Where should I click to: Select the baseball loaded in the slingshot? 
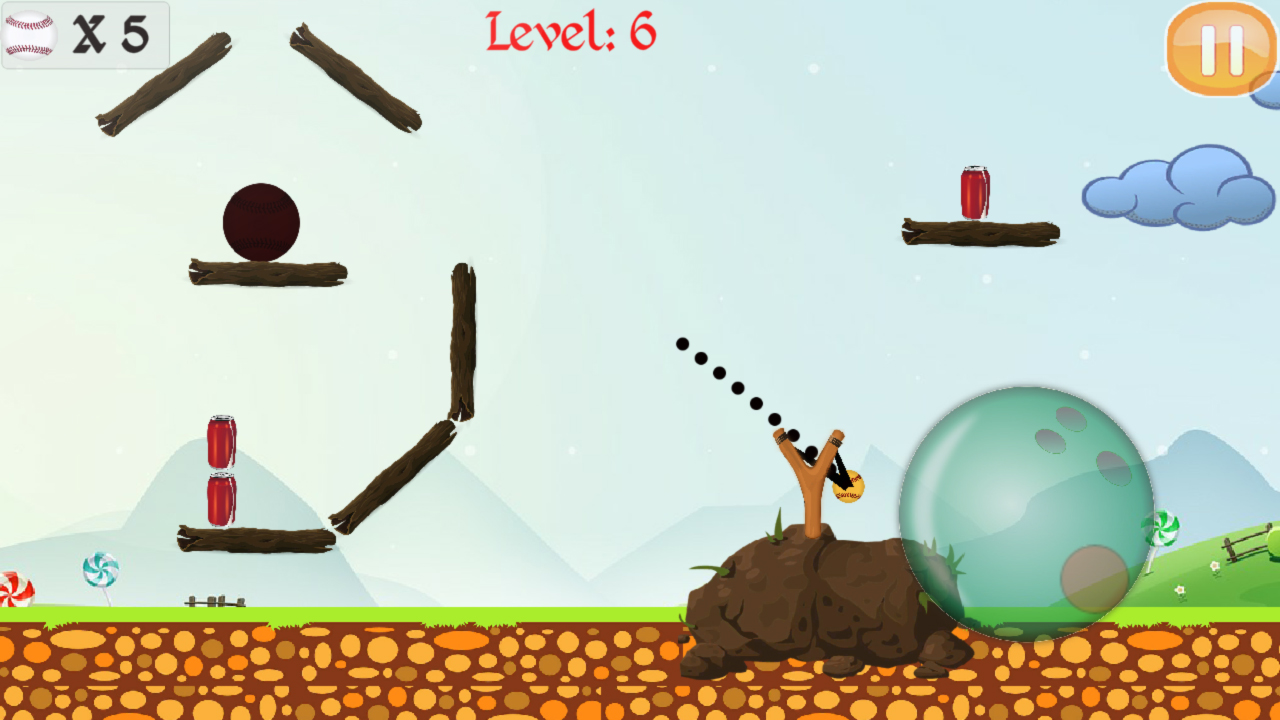coord(850,485)
